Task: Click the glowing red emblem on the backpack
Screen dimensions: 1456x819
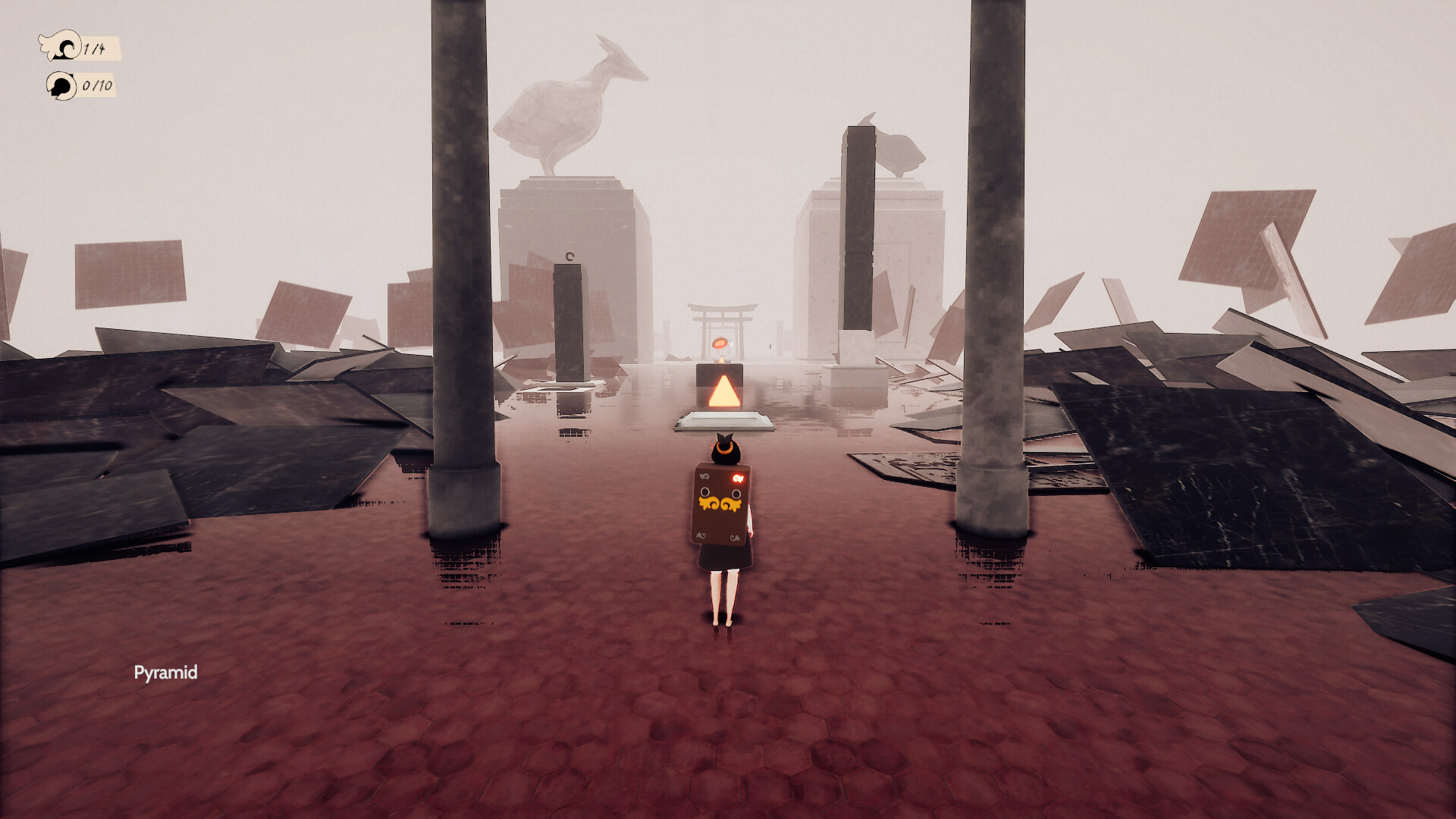Action: [738, 478]
